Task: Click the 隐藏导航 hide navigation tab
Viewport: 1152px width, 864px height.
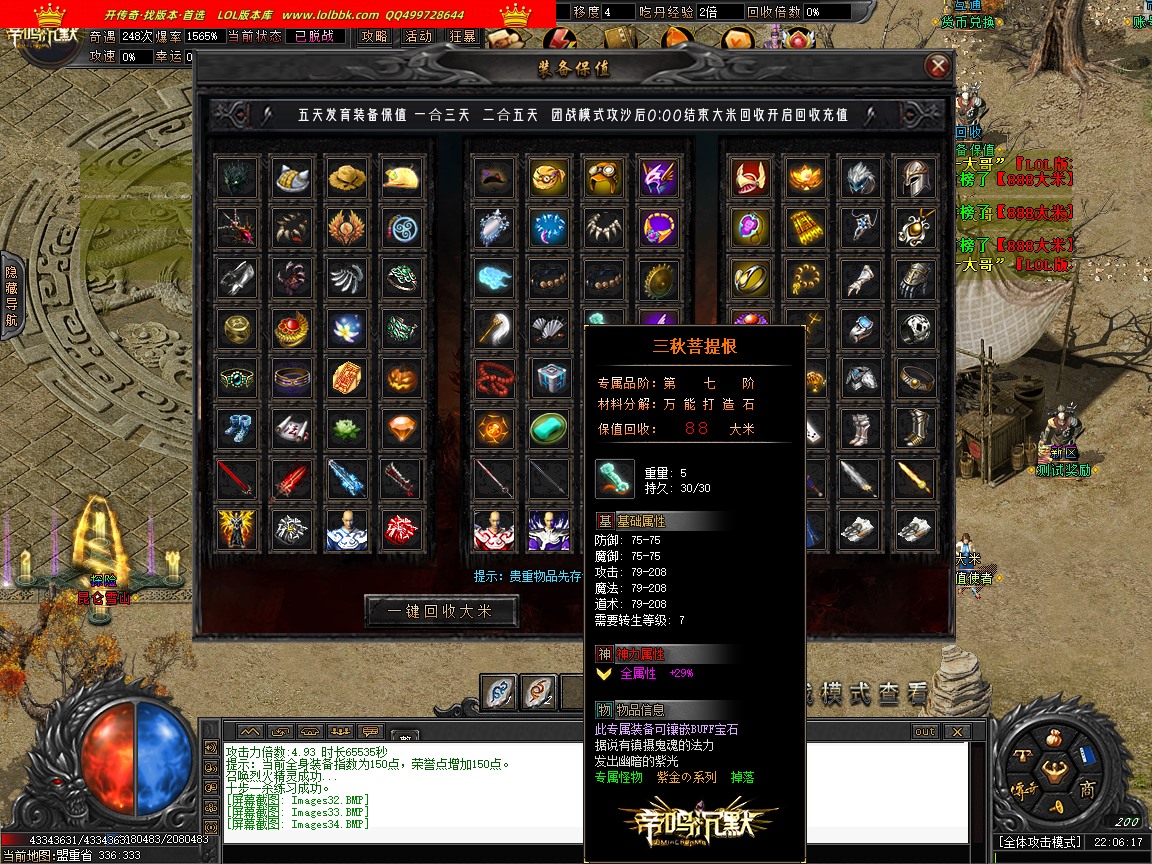Action: point(11,296)
